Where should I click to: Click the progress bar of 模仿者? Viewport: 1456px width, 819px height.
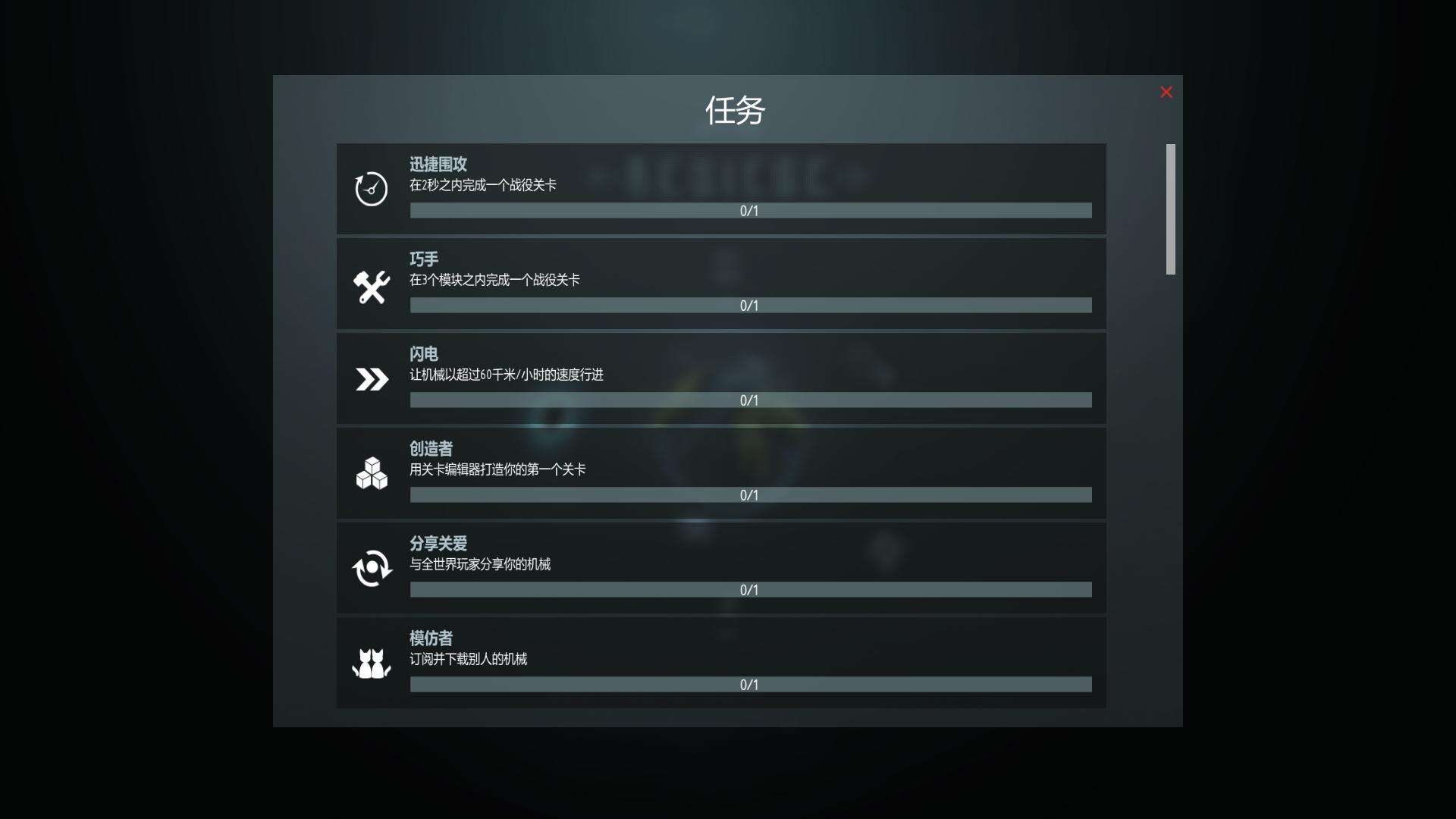click(x=750, y=685)
